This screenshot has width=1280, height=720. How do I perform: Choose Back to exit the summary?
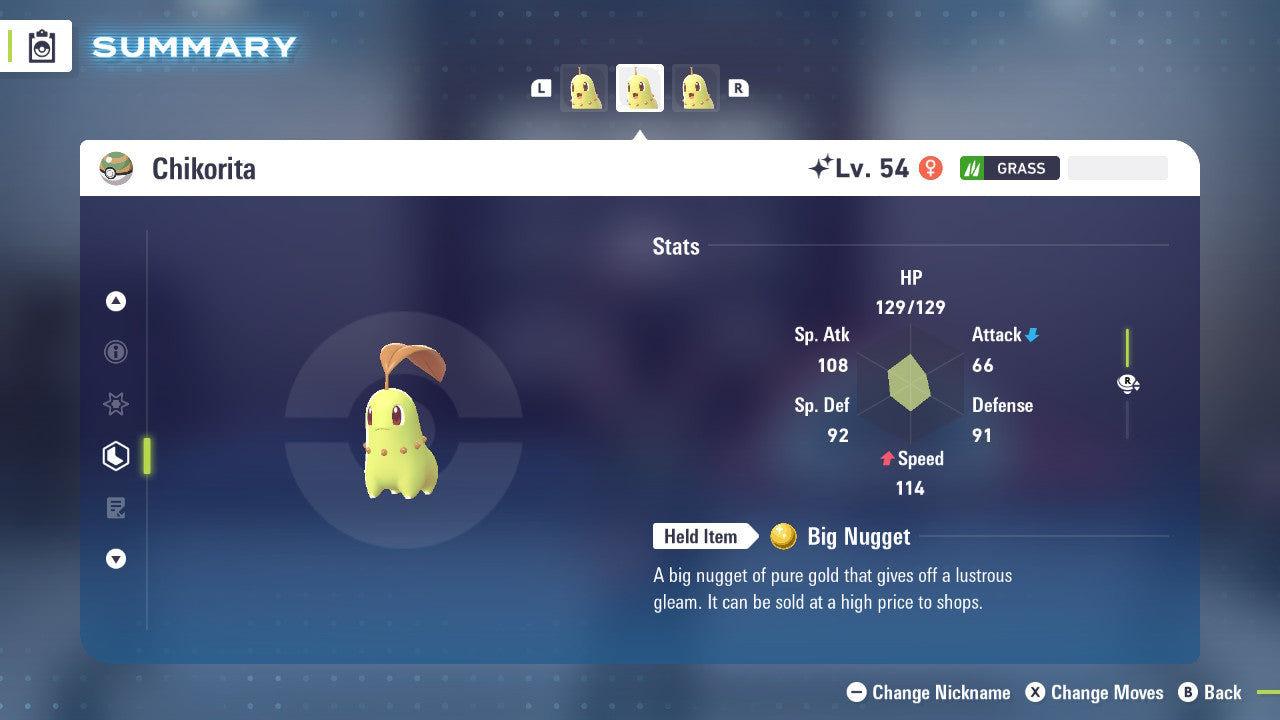pyautogui.click(x=1213, y=692)
